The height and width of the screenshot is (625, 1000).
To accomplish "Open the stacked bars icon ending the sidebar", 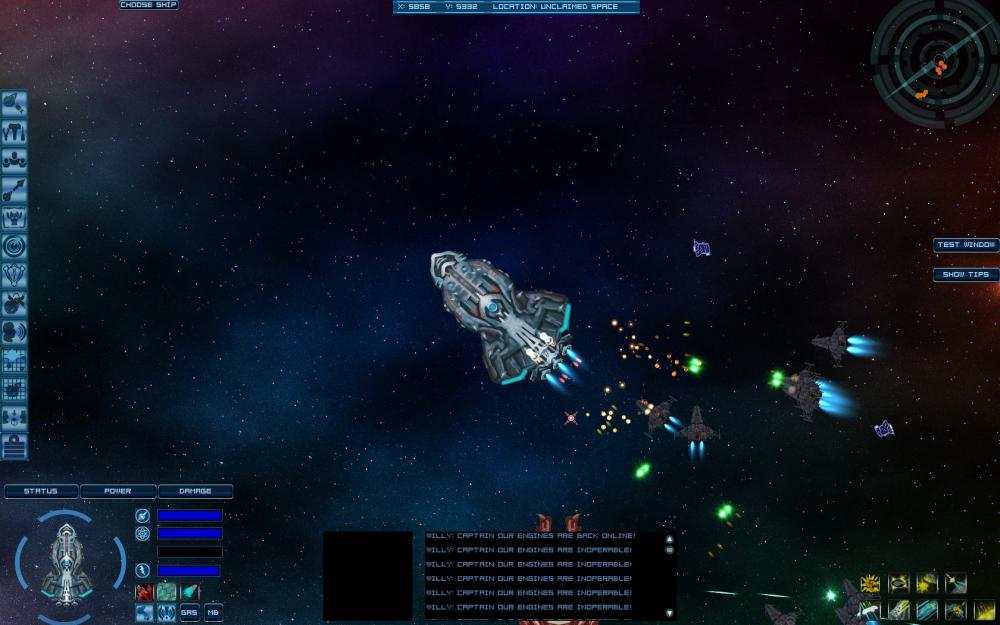I will point(14,446).
